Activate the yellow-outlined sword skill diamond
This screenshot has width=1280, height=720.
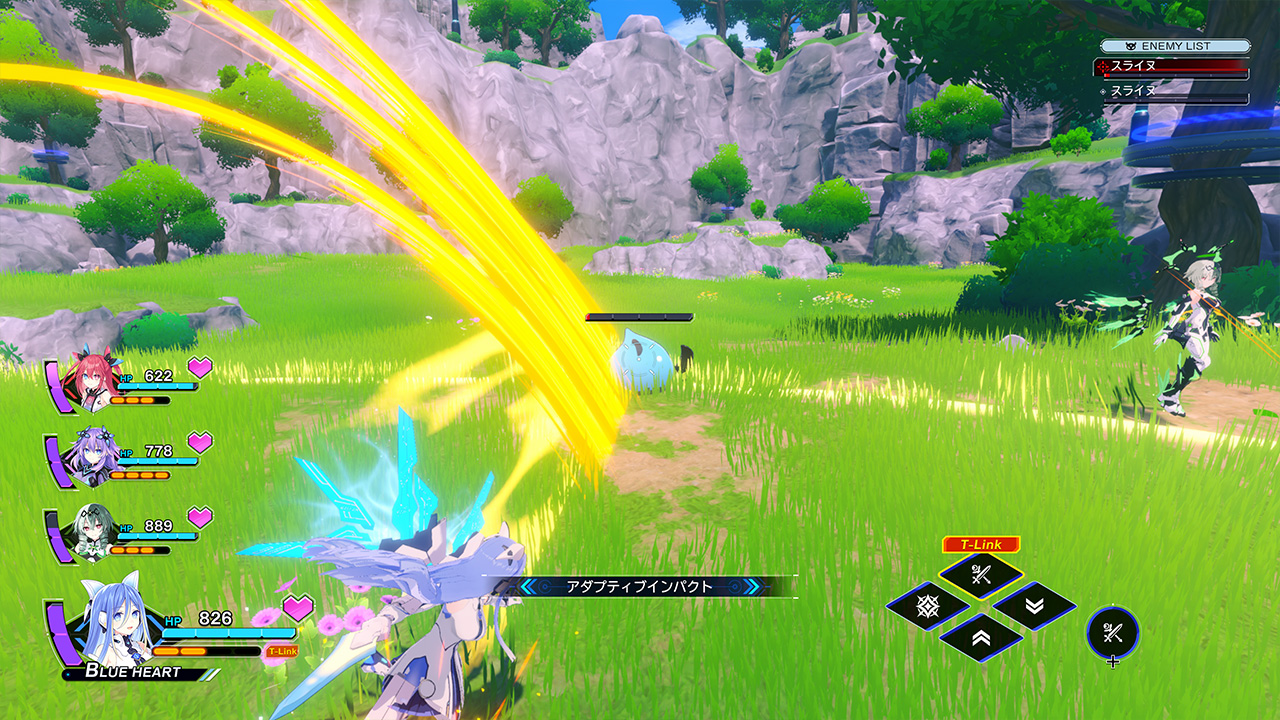(x=980, y=575)
